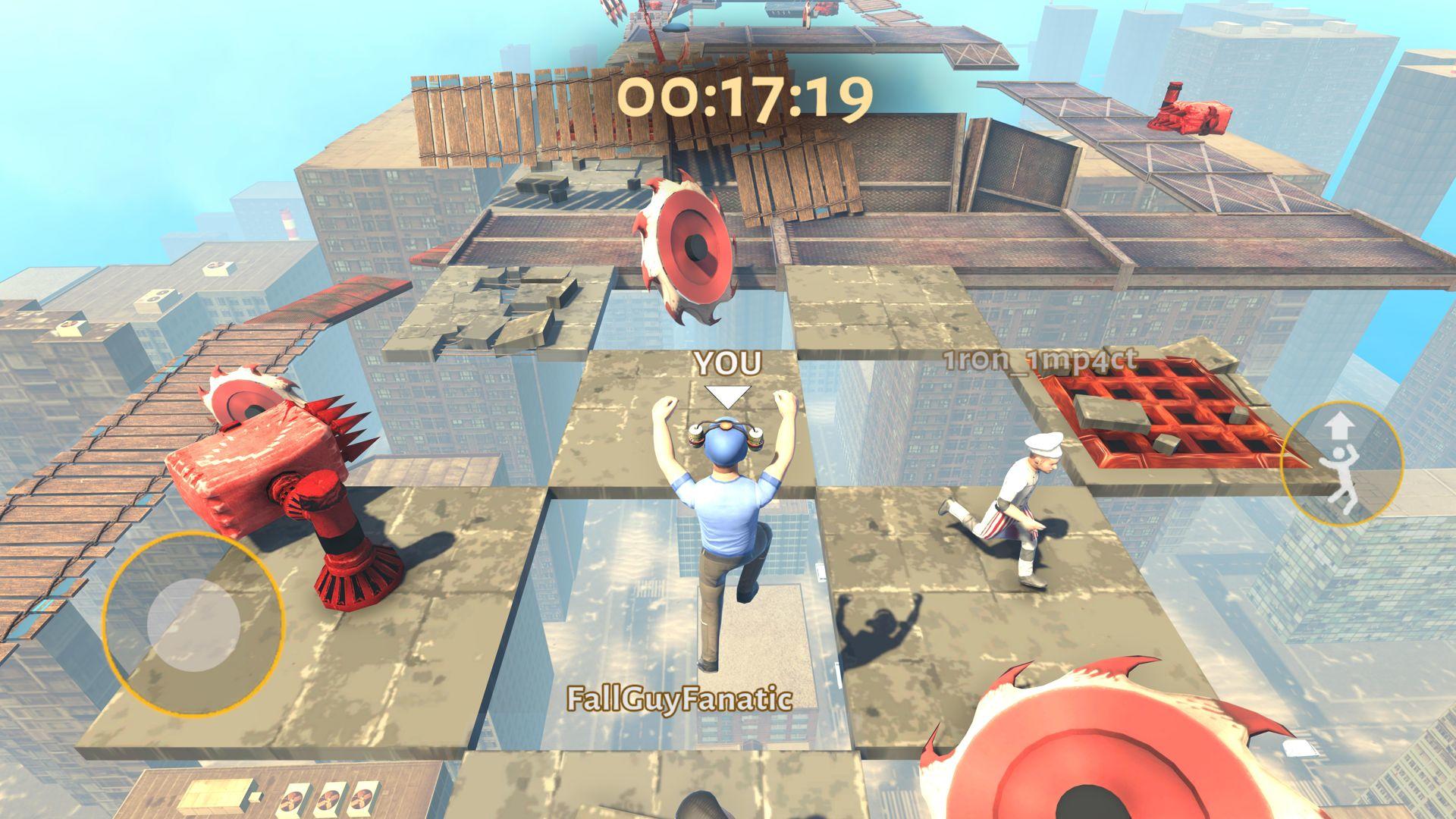Click the YOU player indicator label
This screenshot has height=819, width=1456.
728,362
